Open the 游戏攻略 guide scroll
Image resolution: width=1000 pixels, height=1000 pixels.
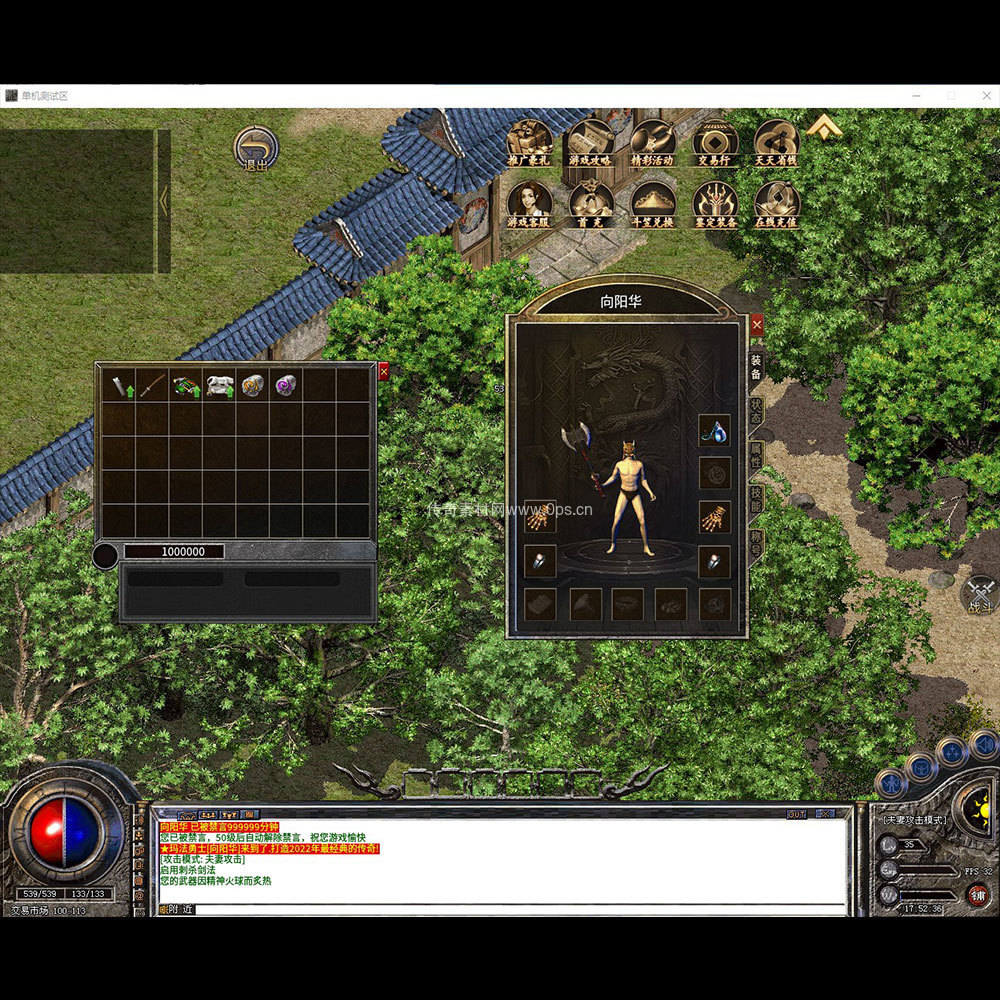[591, 142]
